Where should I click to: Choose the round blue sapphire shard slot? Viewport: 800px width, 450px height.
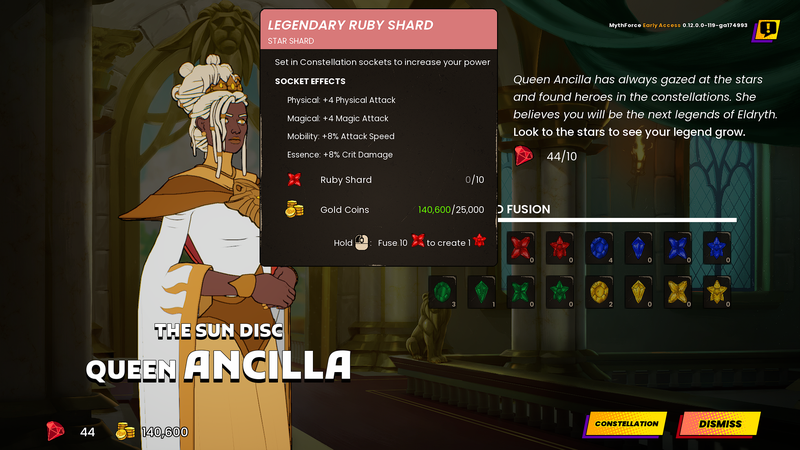click(600, 246)
